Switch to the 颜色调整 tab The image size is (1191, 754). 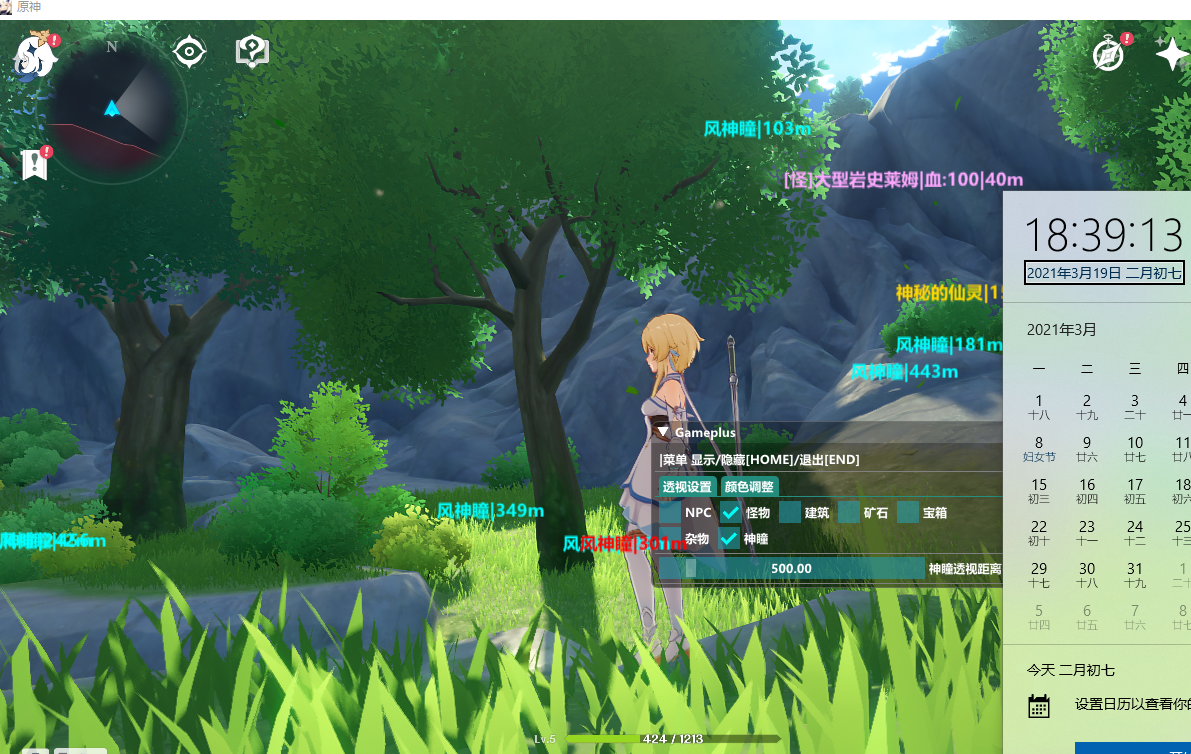click(x=749, y=487)
